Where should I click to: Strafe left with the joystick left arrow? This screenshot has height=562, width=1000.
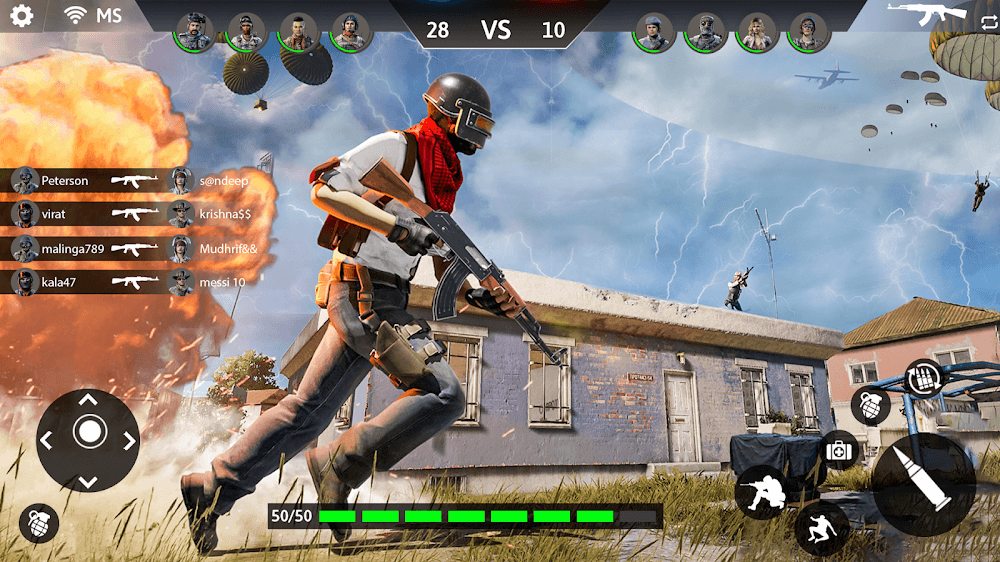point(48,441)
